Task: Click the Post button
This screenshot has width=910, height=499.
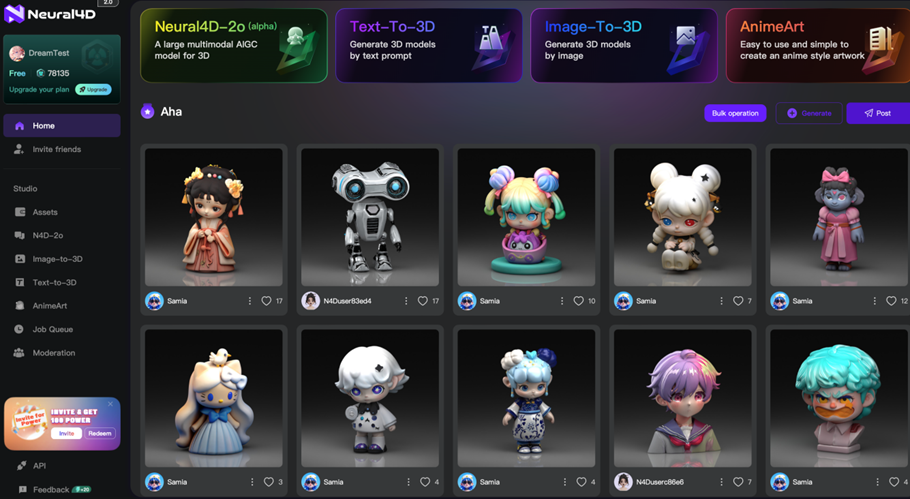Action: pyautogui.click(x=877, y=113)
